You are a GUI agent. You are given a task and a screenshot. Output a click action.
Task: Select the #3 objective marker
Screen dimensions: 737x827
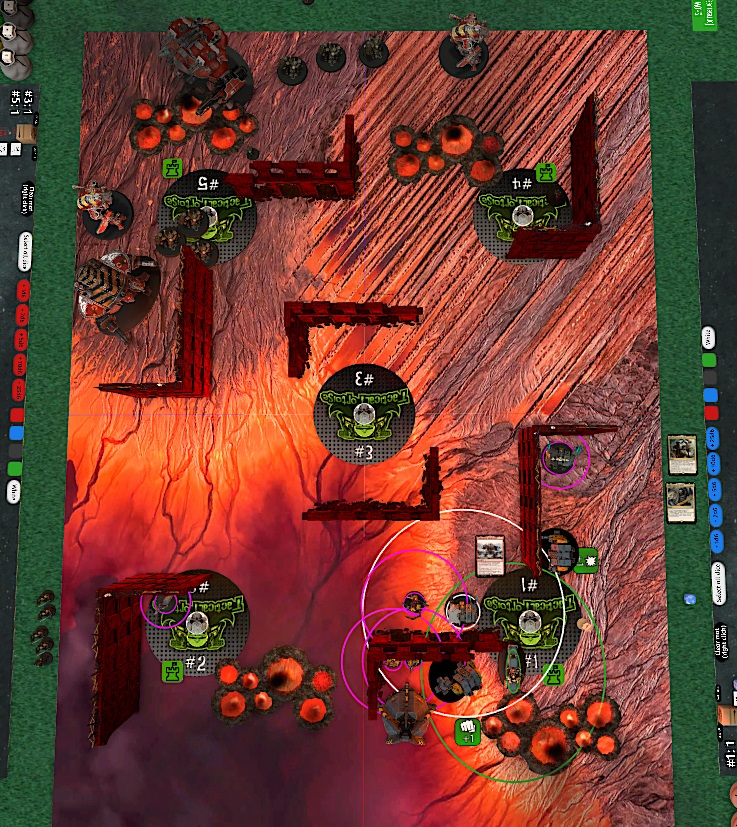pyautogui.click(x=362, y=415)
